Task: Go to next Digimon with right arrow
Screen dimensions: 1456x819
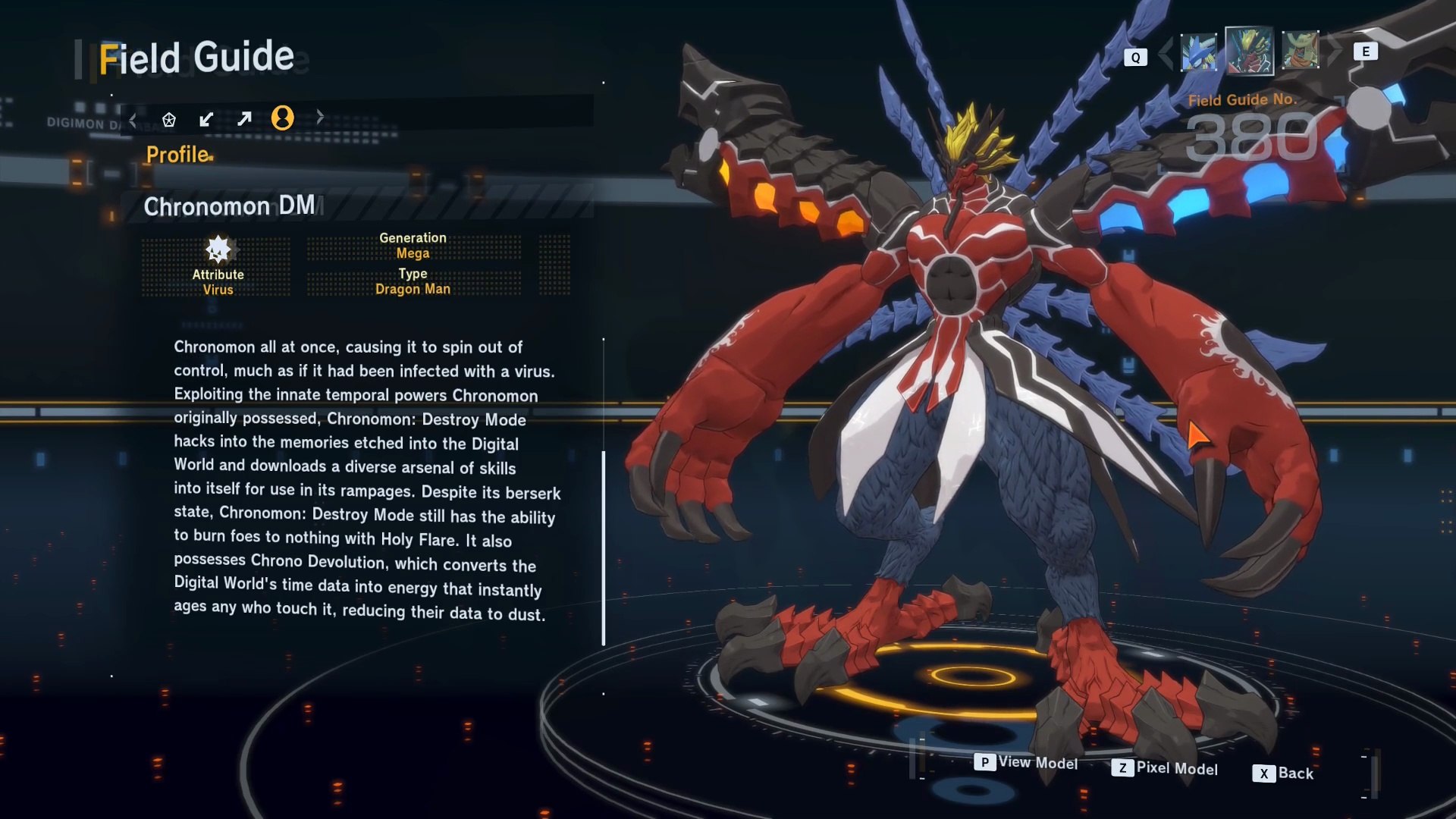Action: [x=1336, y=50]
